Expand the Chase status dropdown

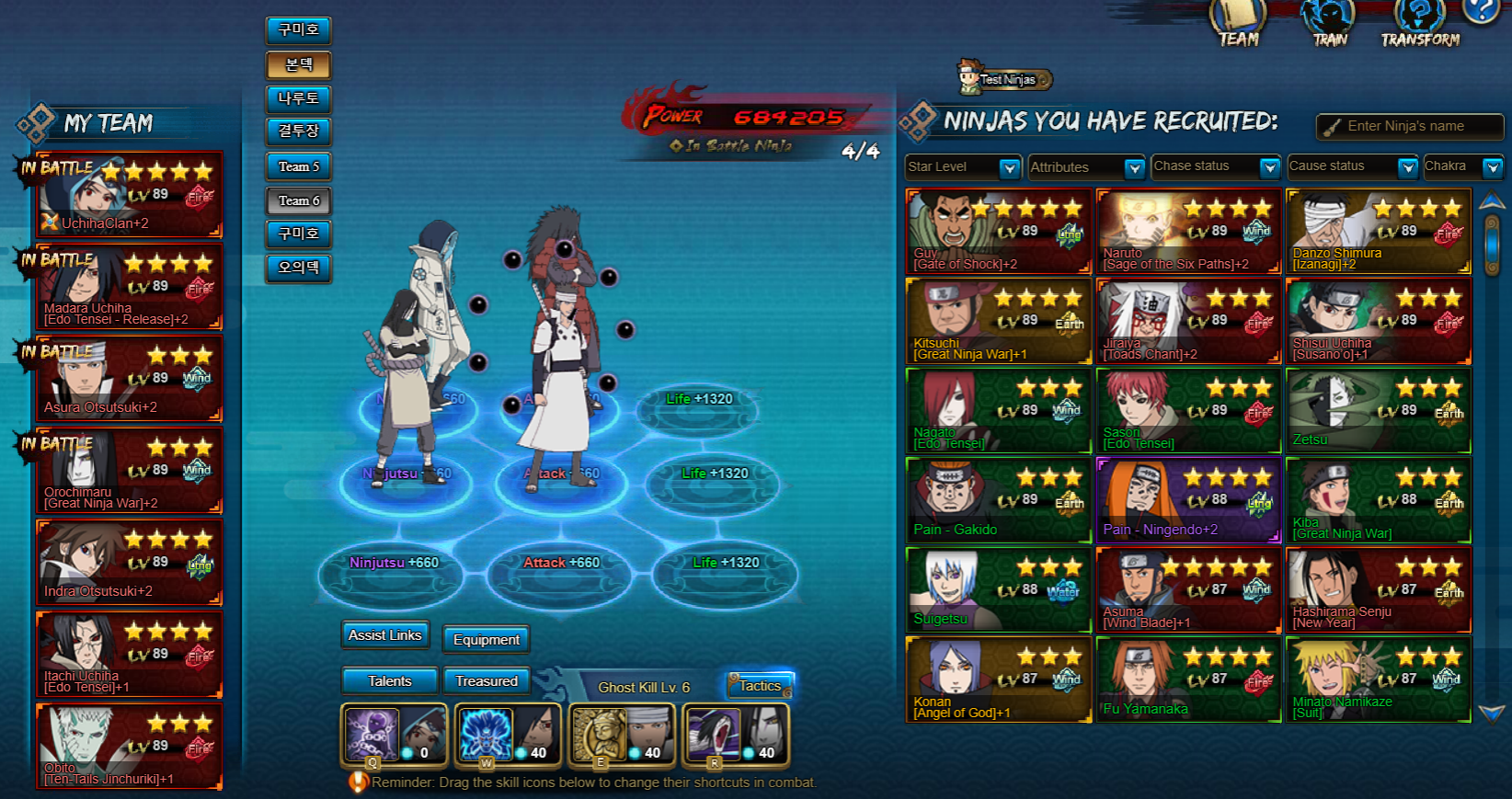1269,167
